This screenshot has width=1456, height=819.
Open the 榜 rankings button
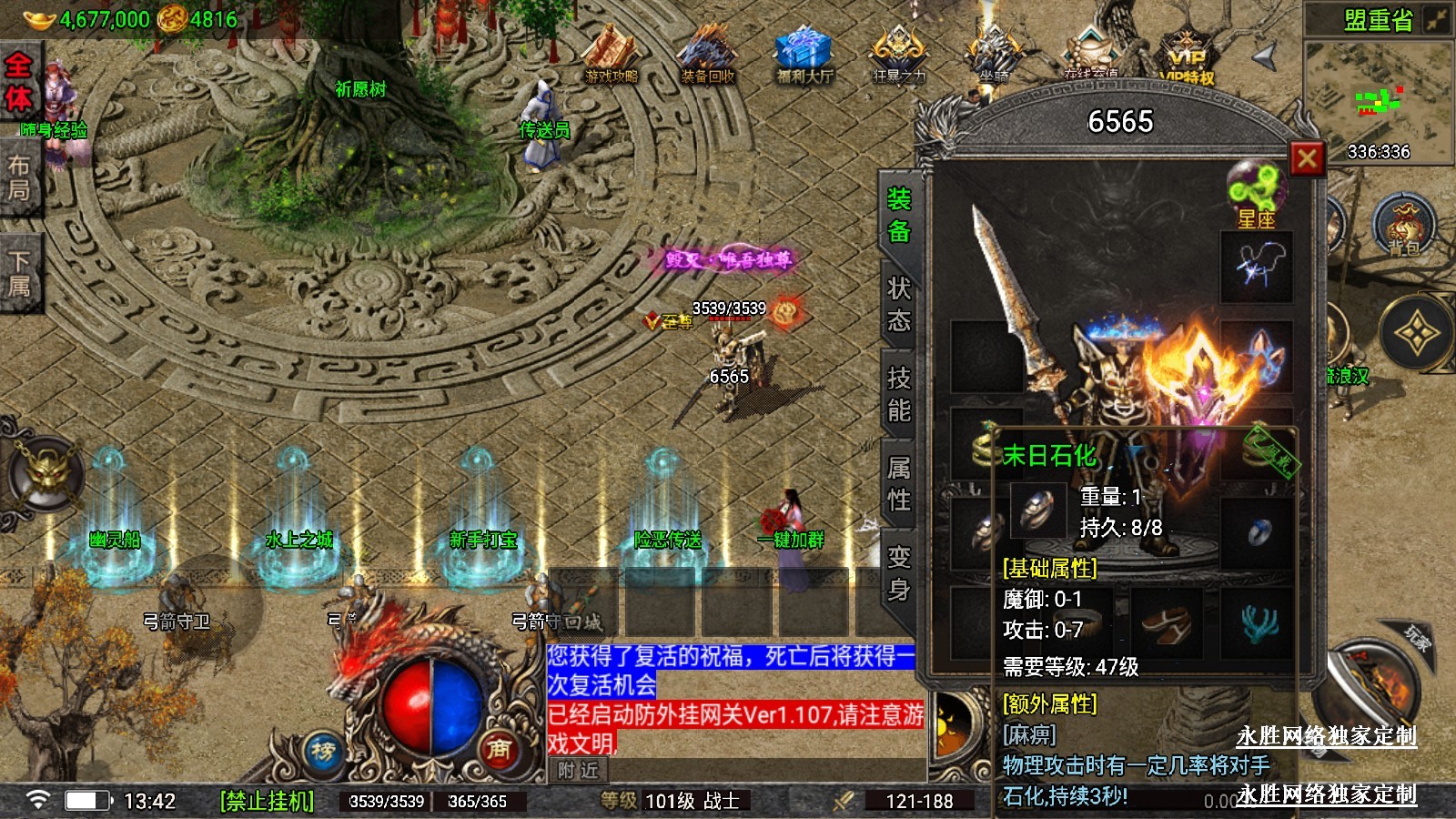pos(323,751)
